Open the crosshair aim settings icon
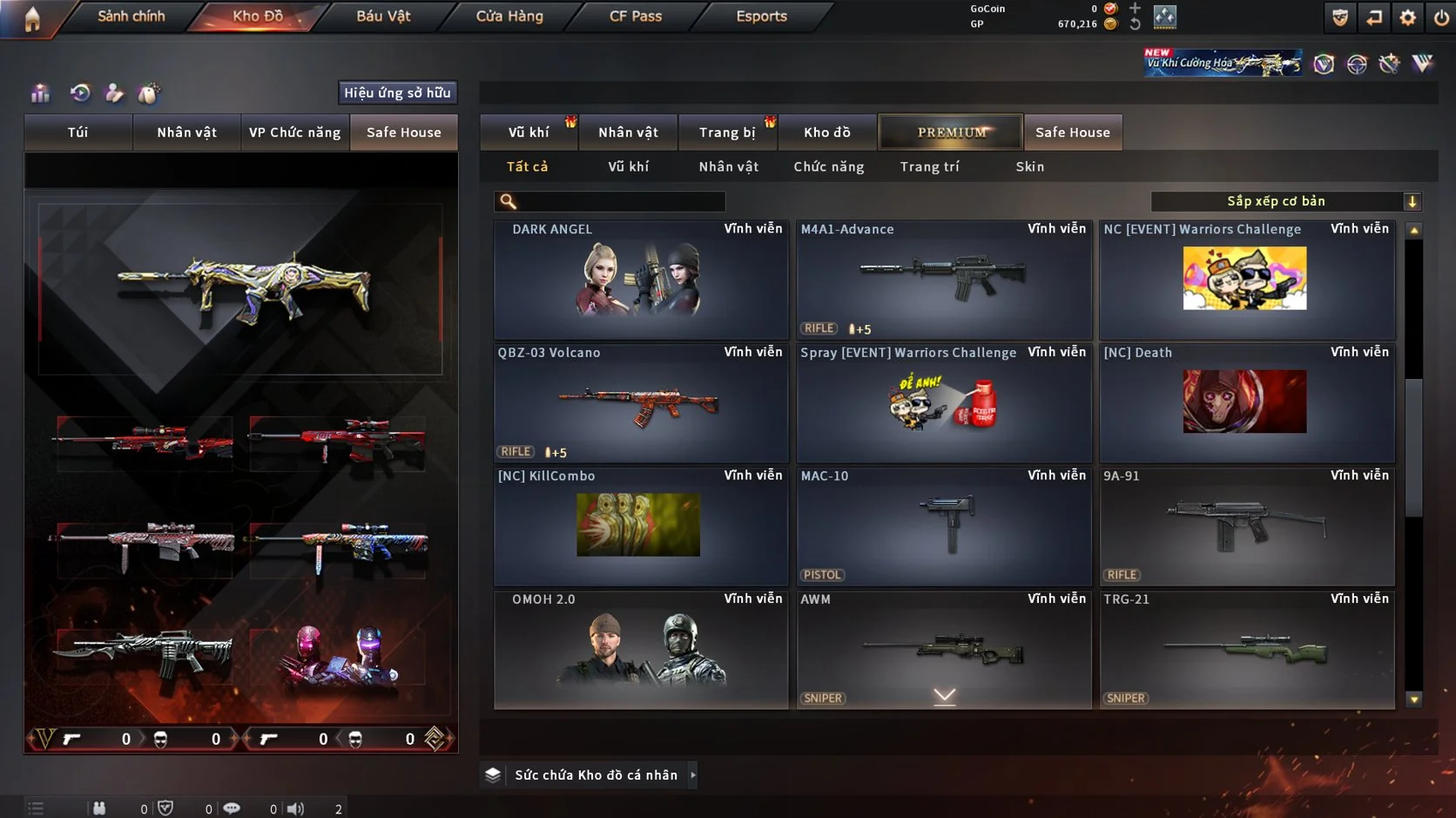Image resolution: width=1456 pixels, height=818 pixels. point(1357,62)
